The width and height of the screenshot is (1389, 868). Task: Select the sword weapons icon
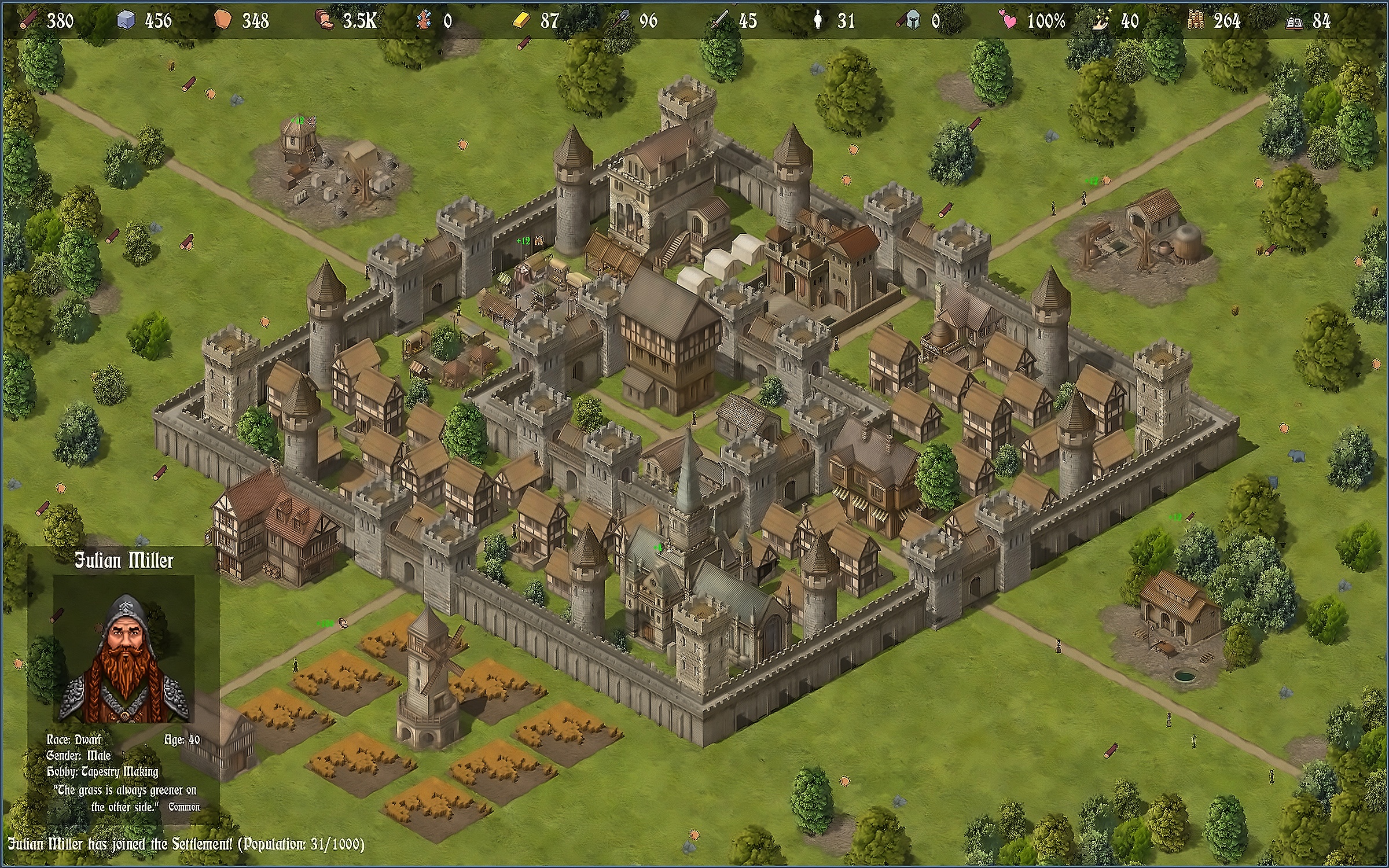[719, 20]
